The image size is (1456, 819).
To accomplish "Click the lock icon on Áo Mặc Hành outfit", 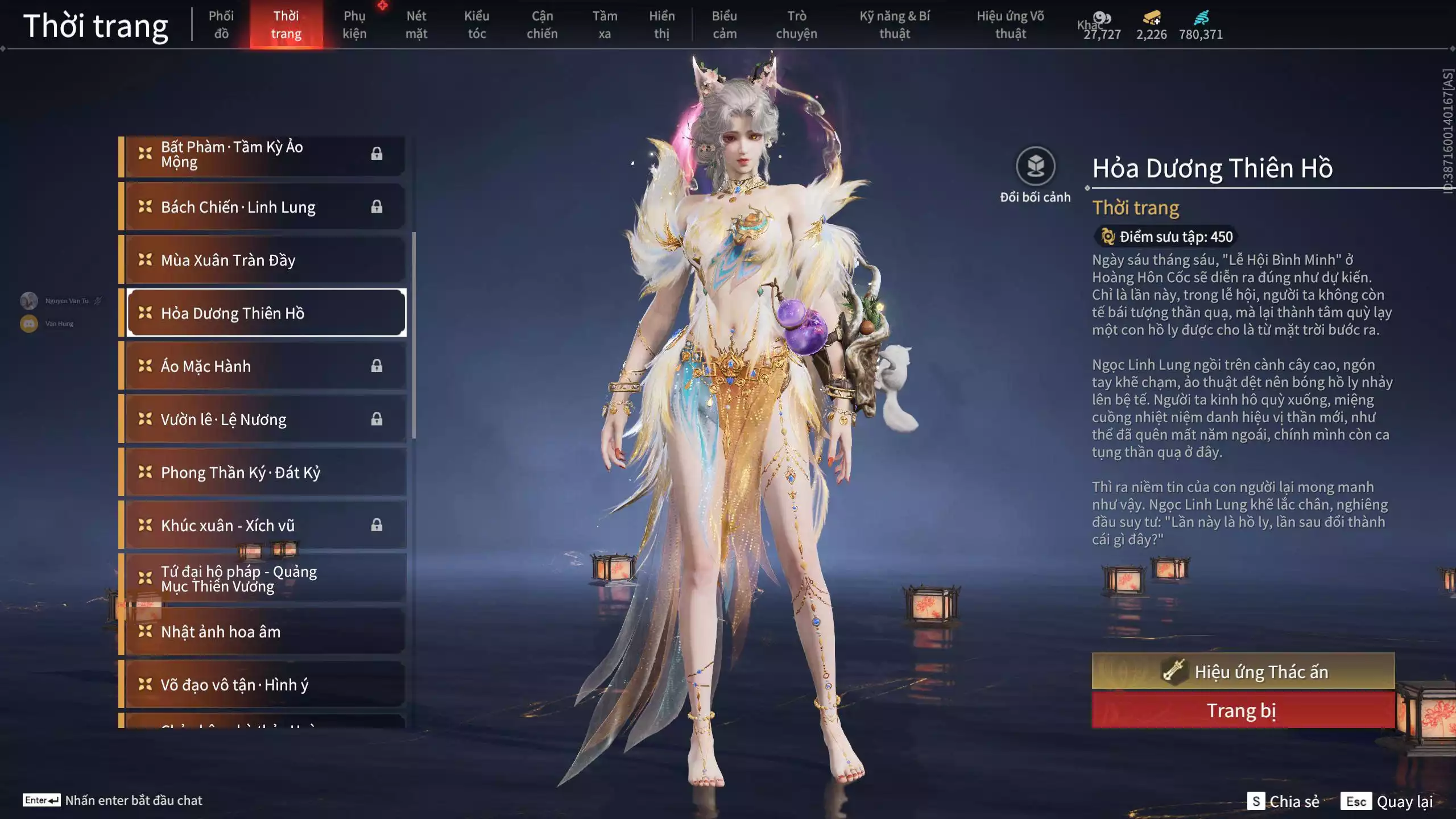I will coord(376,366).
